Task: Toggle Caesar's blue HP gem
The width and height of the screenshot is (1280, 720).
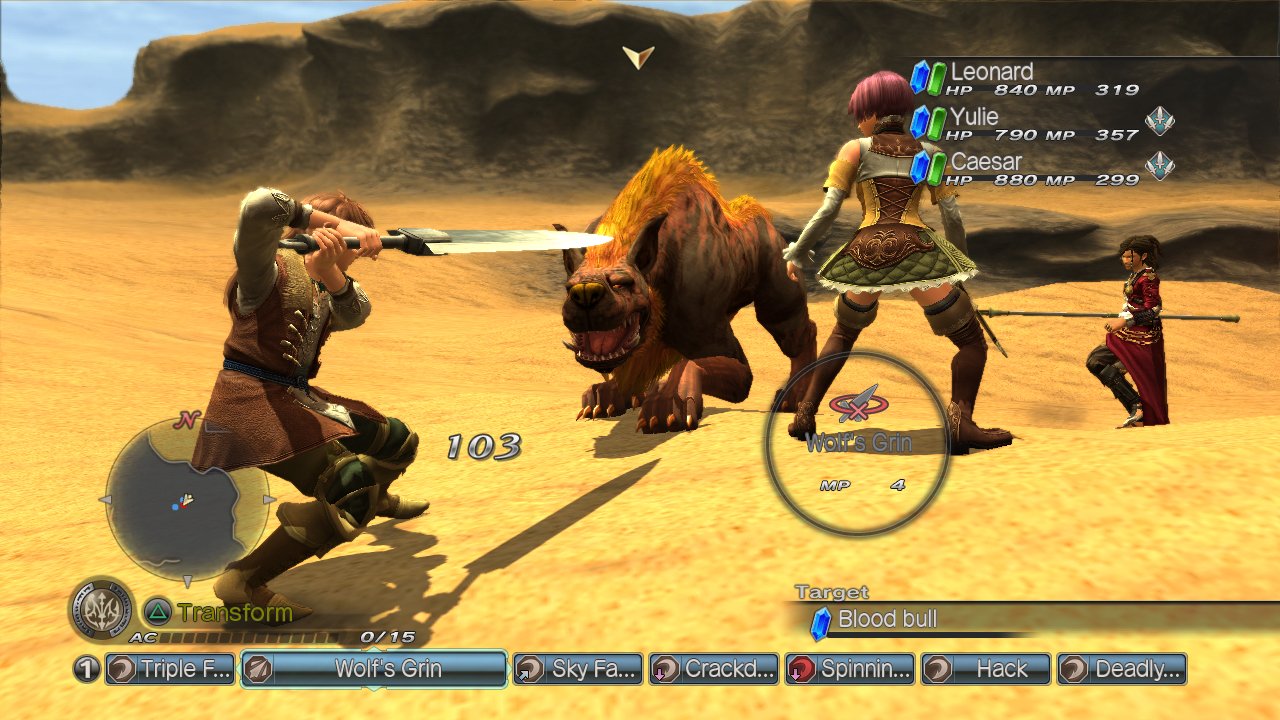Action: coord(921,165)
